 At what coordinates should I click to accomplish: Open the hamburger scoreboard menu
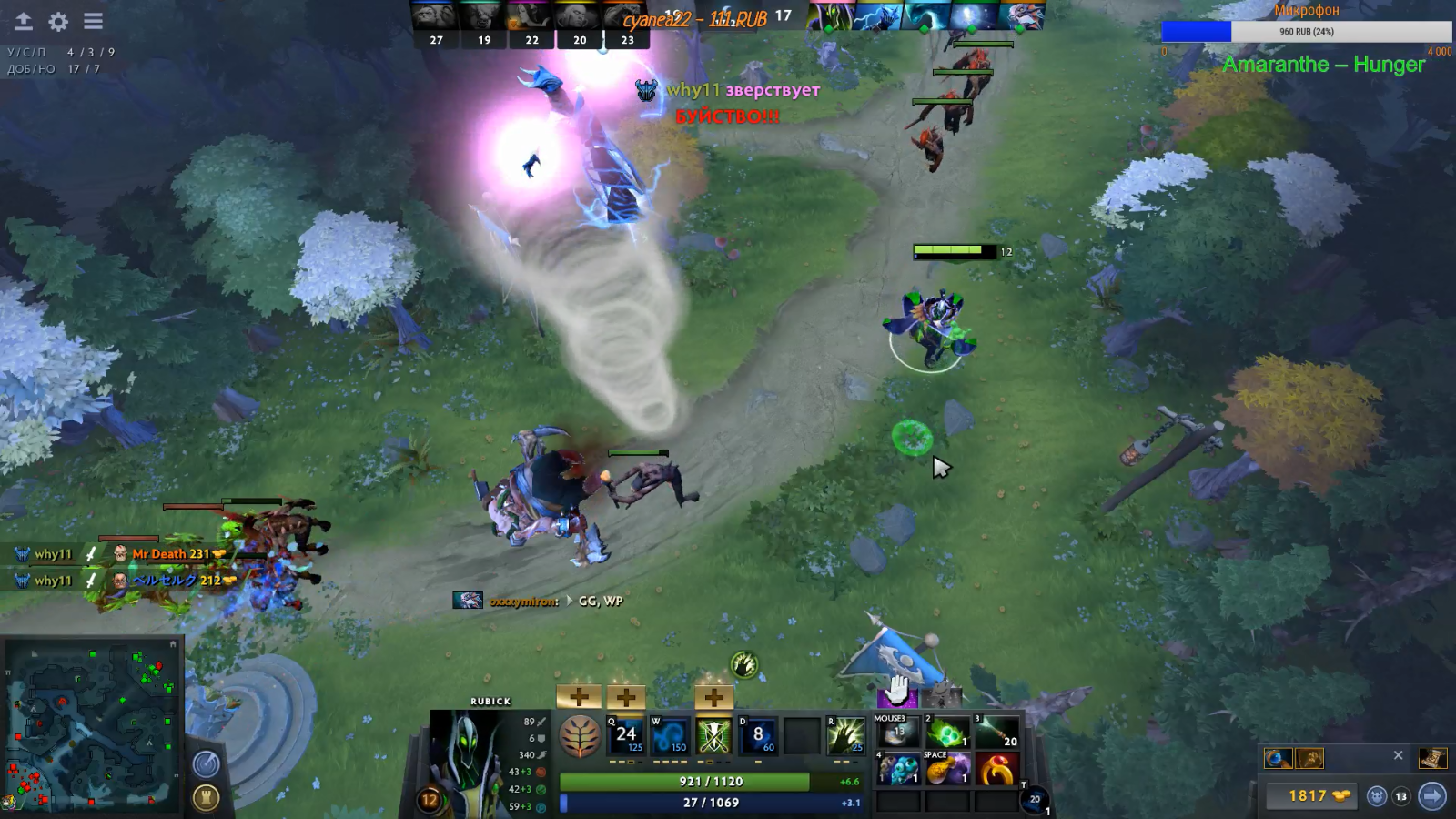[93, 21]
